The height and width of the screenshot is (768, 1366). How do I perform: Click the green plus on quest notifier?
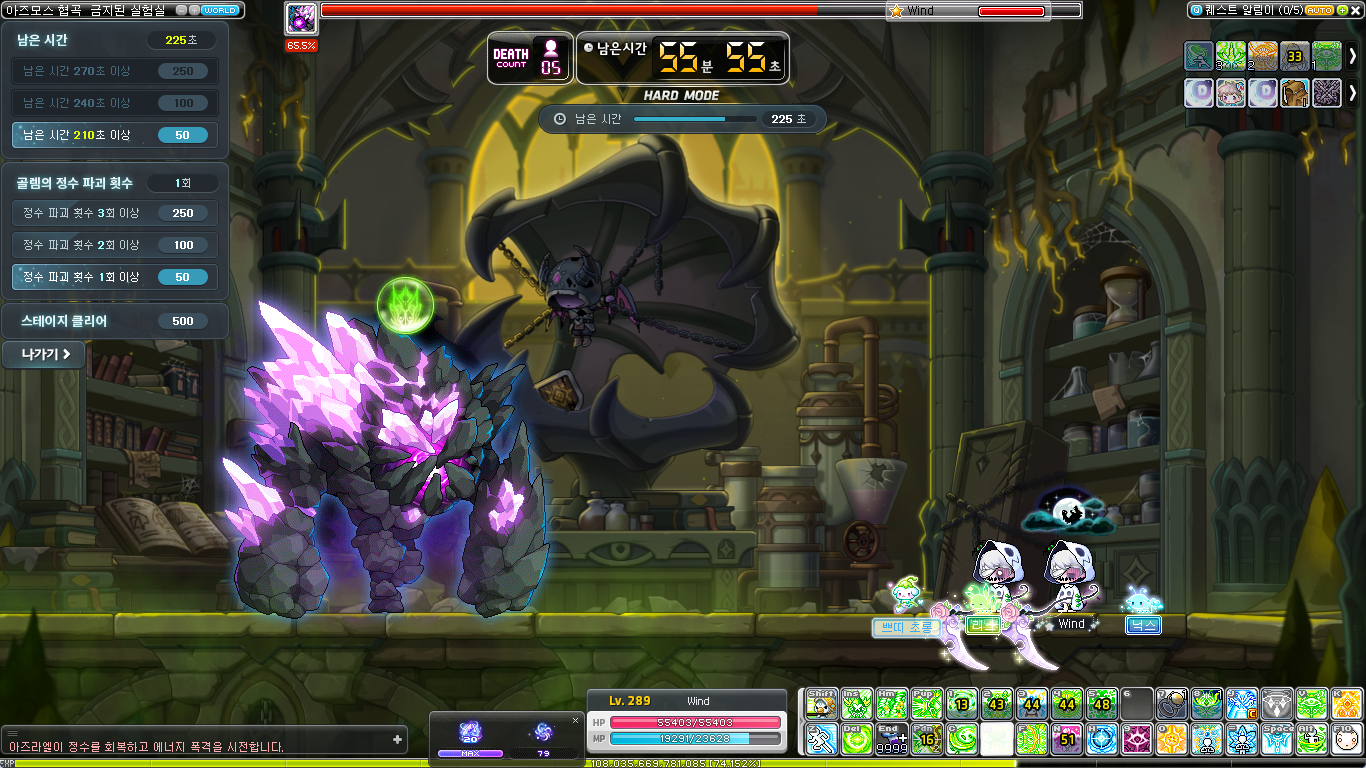tap(1341, 10)
